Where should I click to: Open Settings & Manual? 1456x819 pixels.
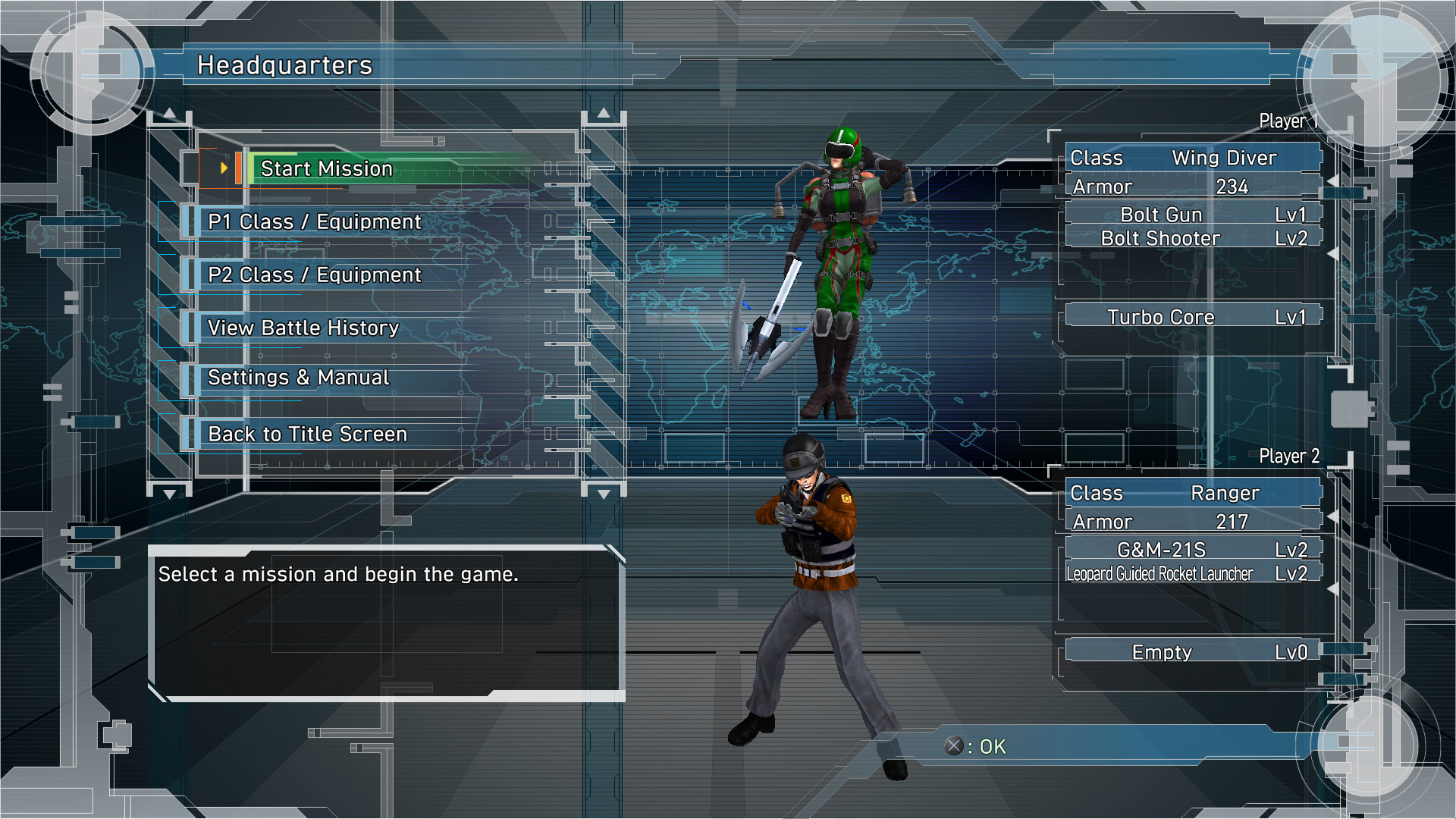(x=298, y=378)
